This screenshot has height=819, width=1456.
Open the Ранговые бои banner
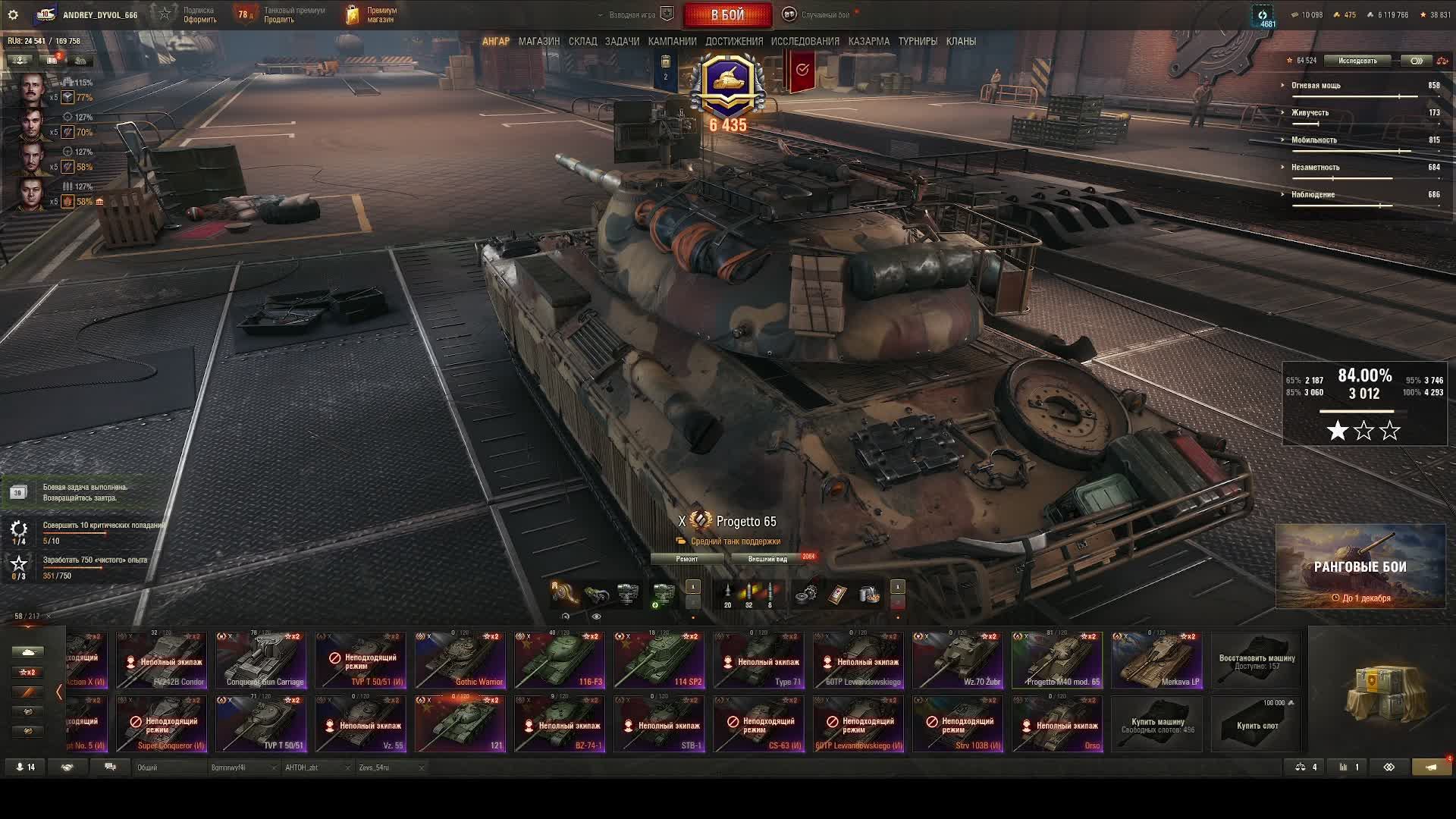pos(1360,567)
